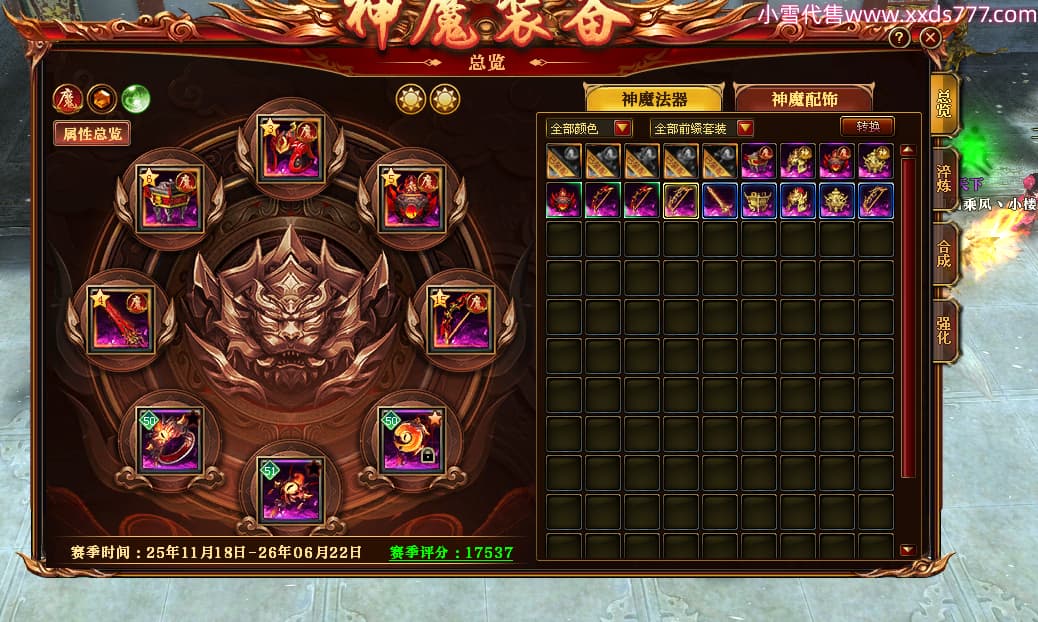
Task: Click the round 魔 icon at top left
Action: tap(68, 99)
